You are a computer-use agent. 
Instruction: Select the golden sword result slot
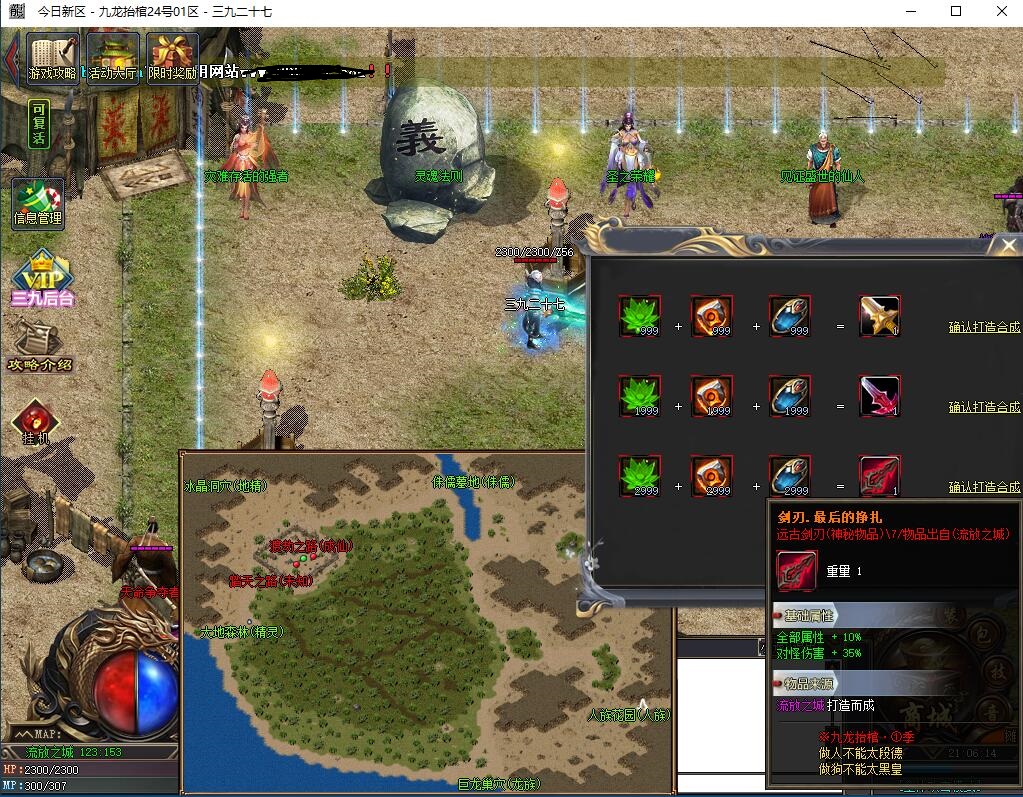point(880,316)
